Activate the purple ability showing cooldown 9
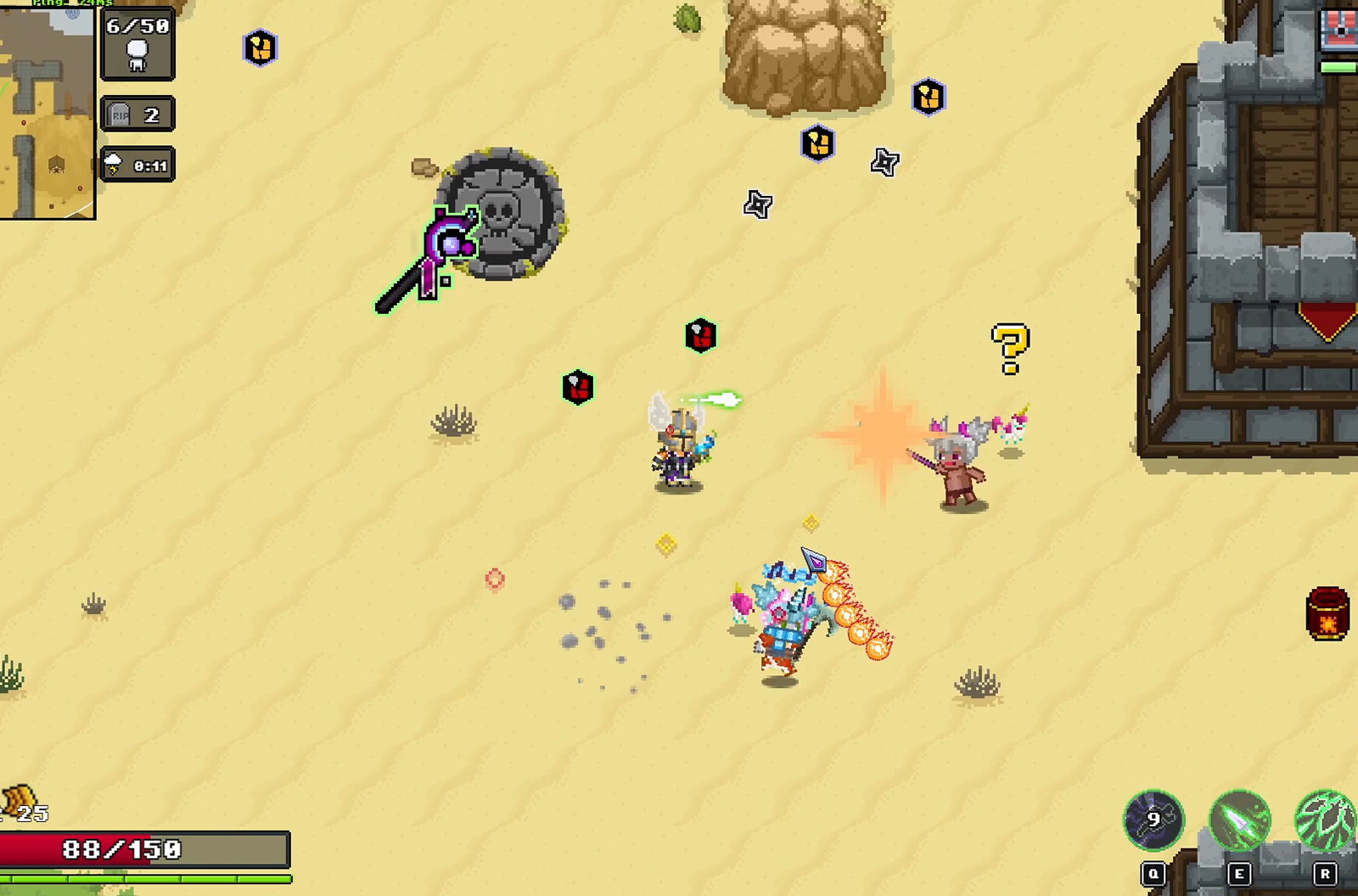This screenshot has width=1358, height=896. [1153, 820]
